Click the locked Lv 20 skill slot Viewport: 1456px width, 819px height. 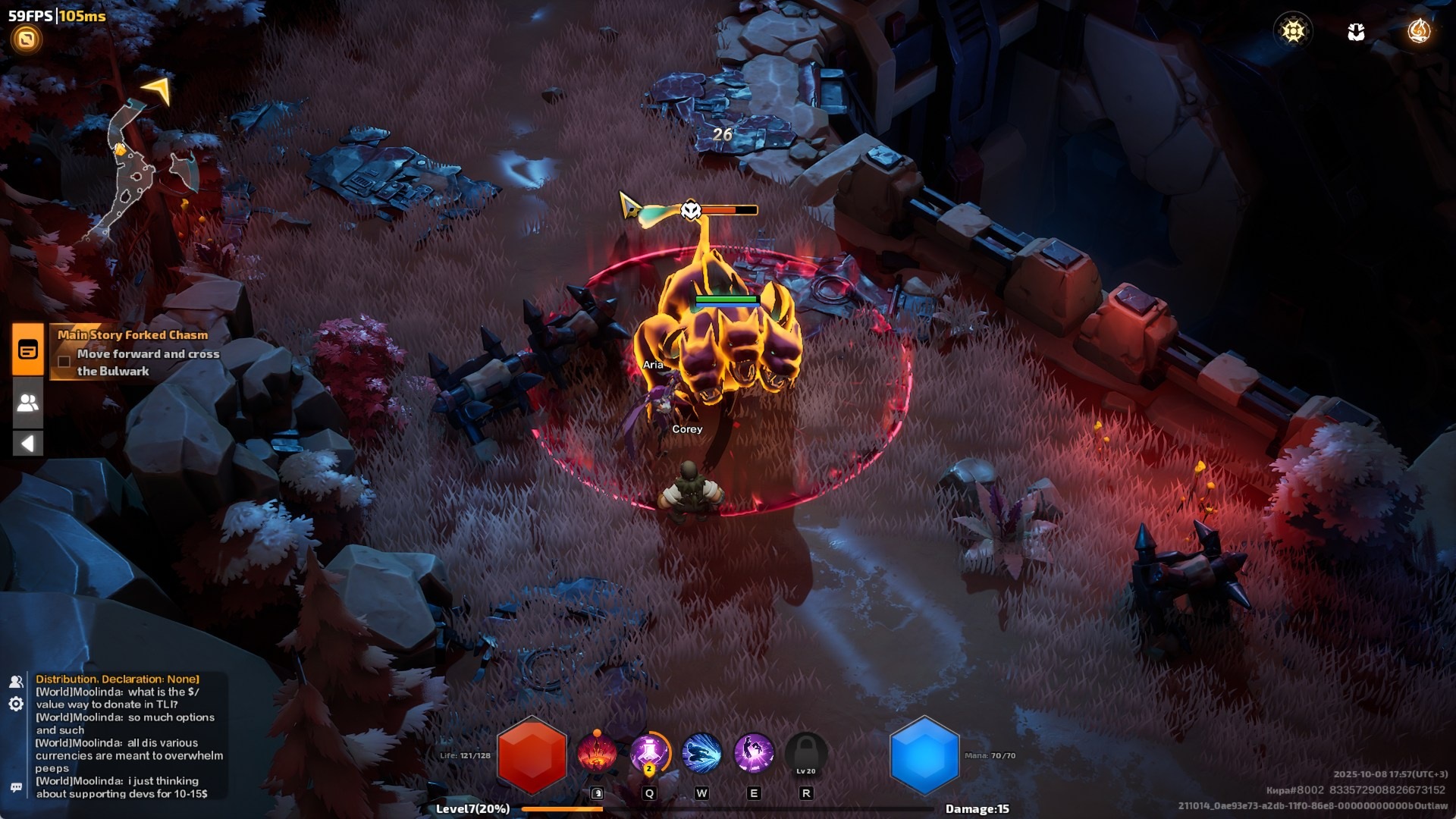[x=805, y=754]
